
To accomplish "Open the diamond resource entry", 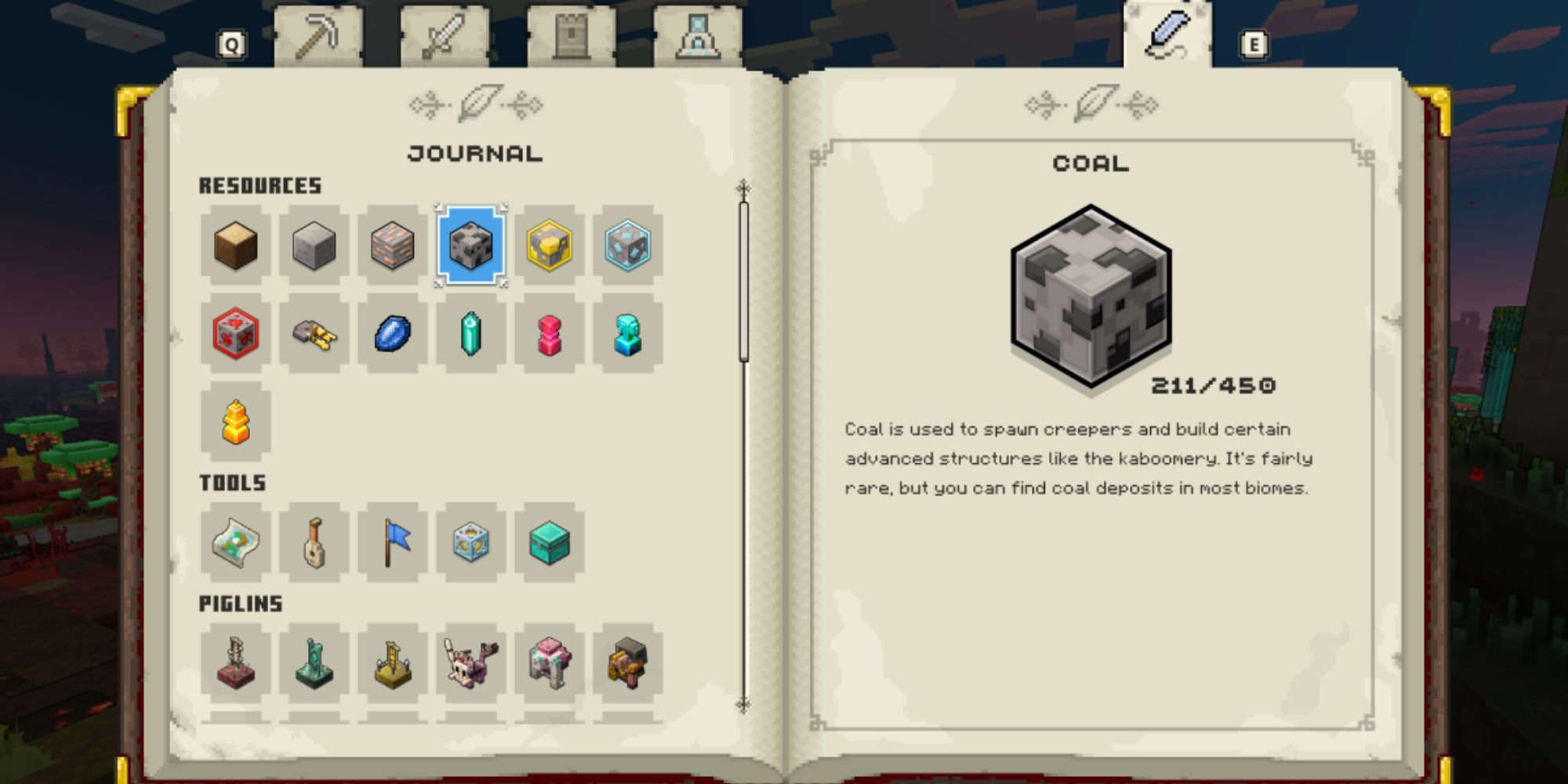I will click(x=629, y=245).
